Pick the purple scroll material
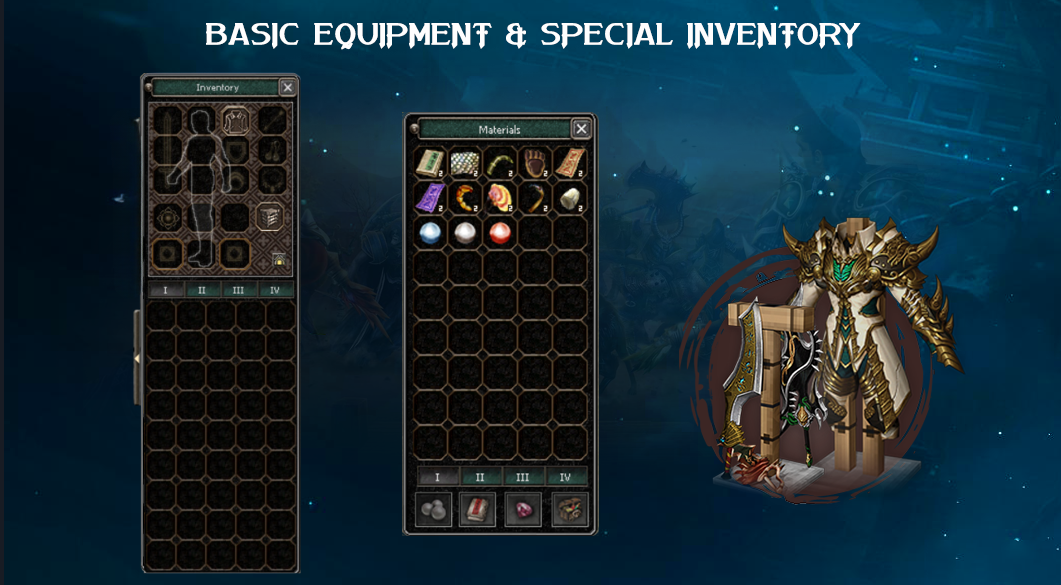The image size is (1061, 585). click(x=431, y=198)
